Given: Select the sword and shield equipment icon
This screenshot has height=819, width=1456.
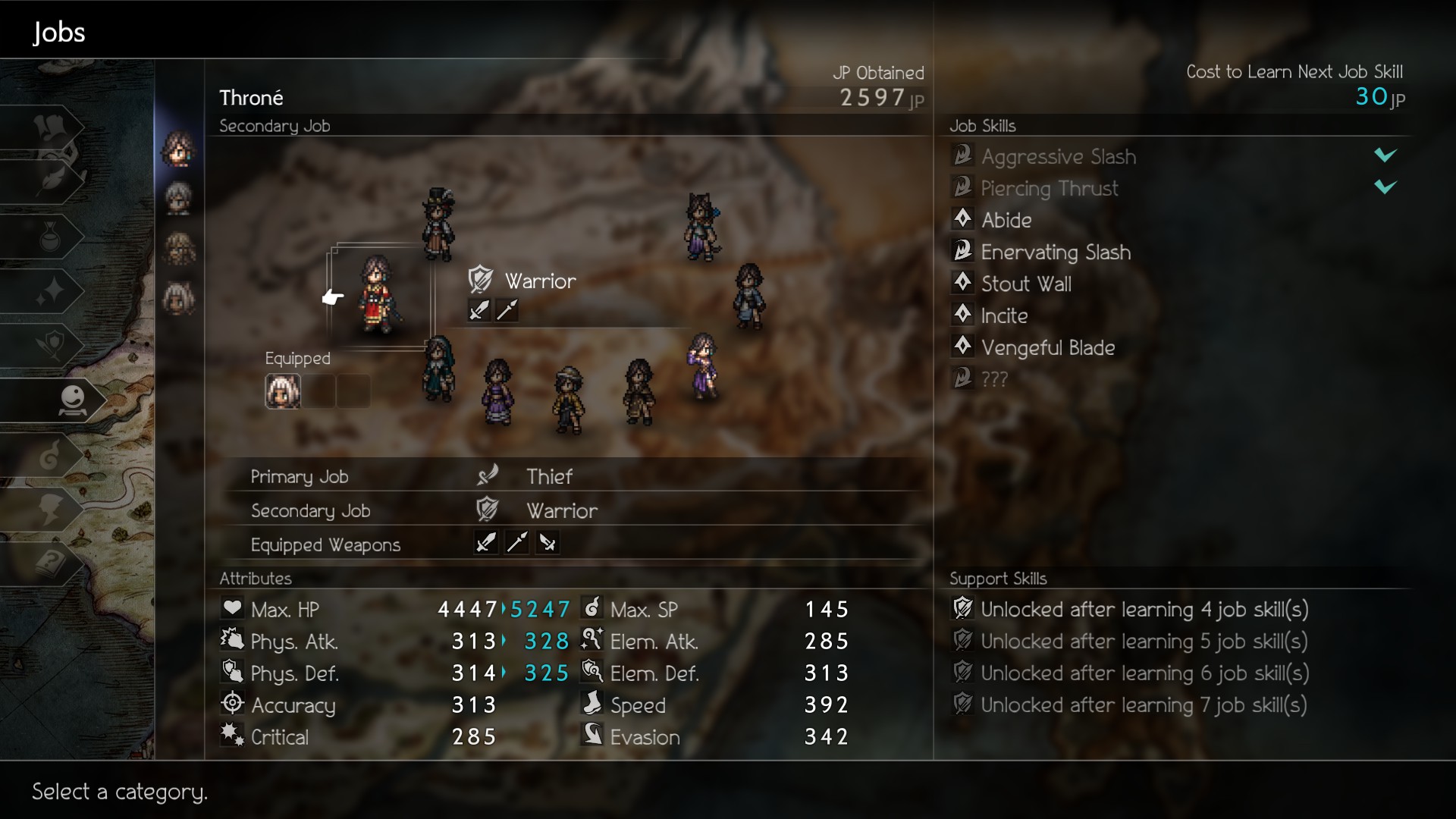Looking at the screenshot, I should coord(52,346).
